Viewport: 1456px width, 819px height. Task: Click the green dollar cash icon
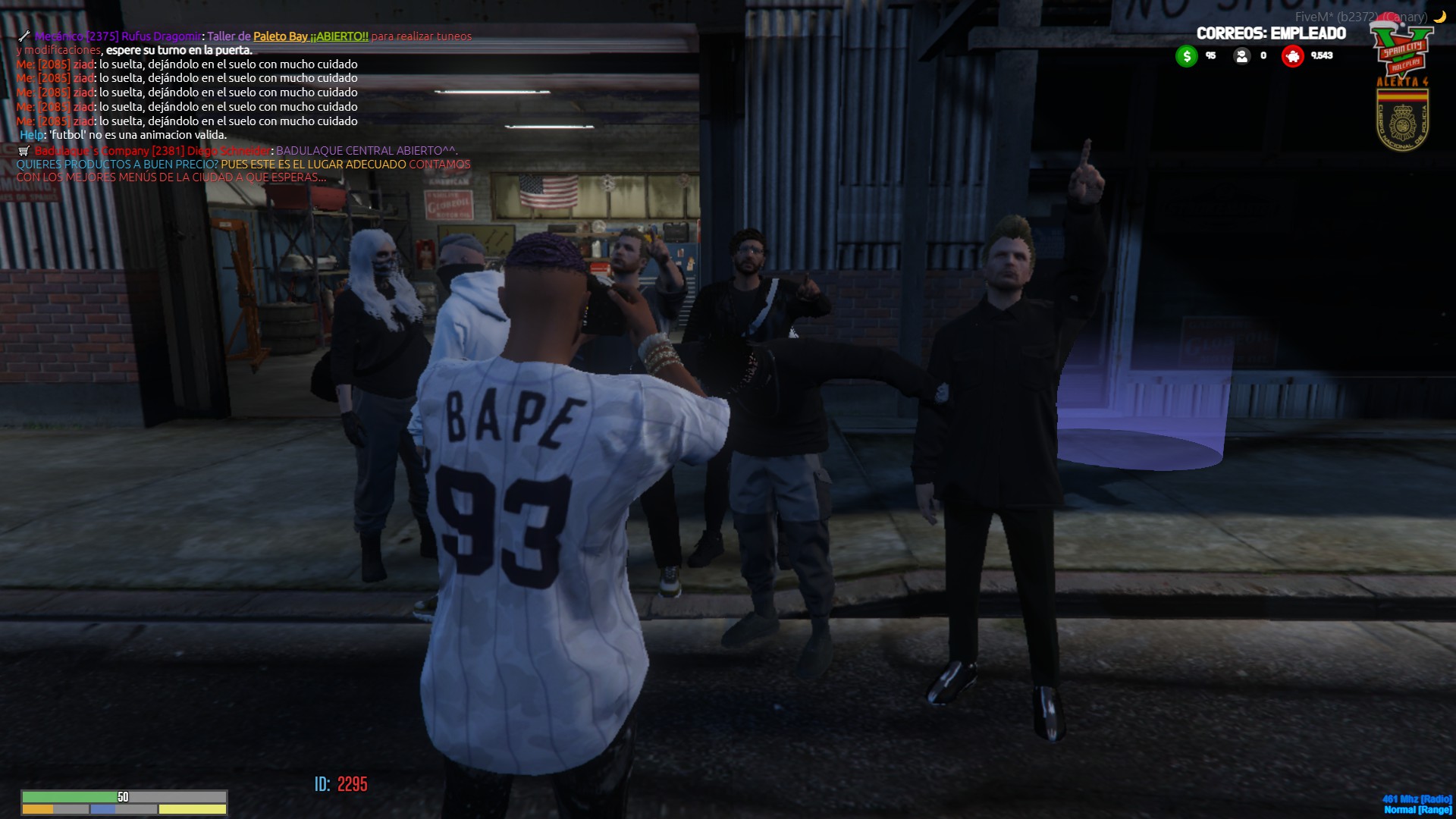[x=1186, y=56]
